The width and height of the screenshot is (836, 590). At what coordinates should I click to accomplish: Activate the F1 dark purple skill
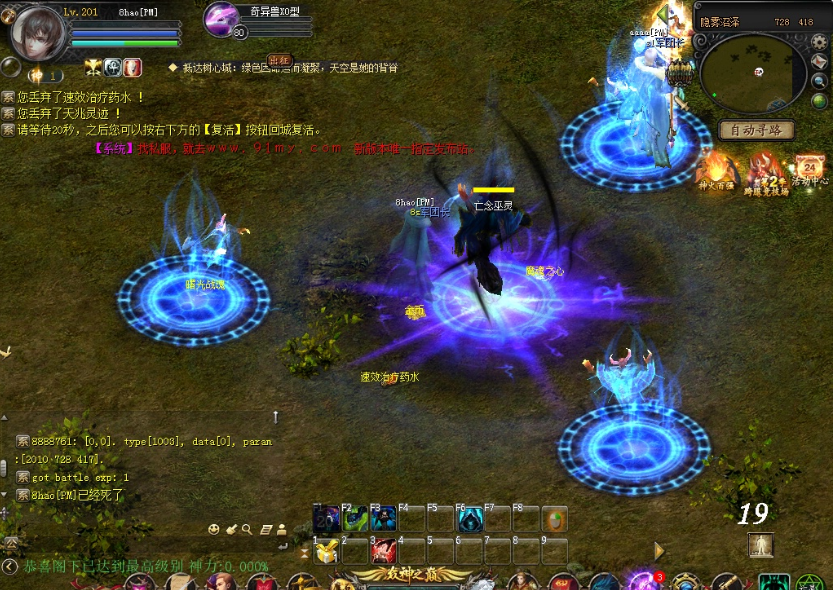click(326, 520)
